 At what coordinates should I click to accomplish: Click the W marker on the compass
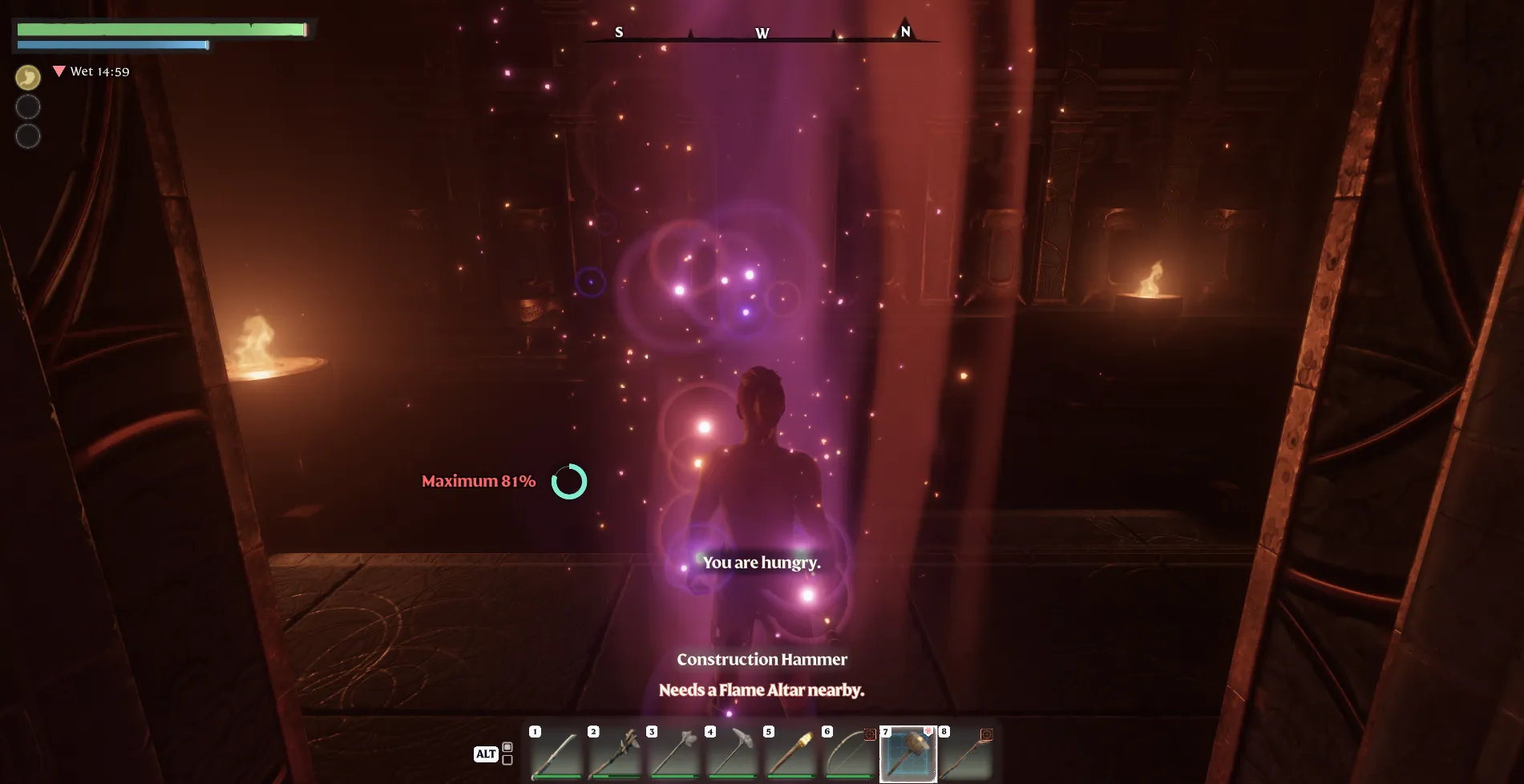click(761, 34)
